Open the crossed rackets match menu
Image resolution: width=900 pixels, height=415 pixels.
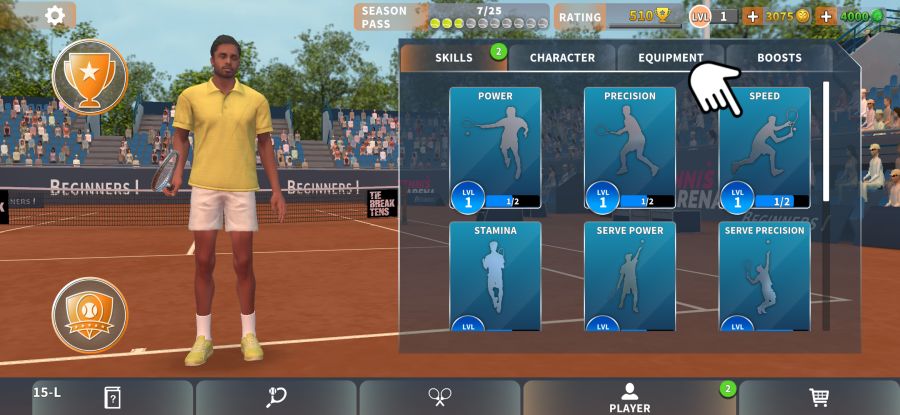(440, 397)
